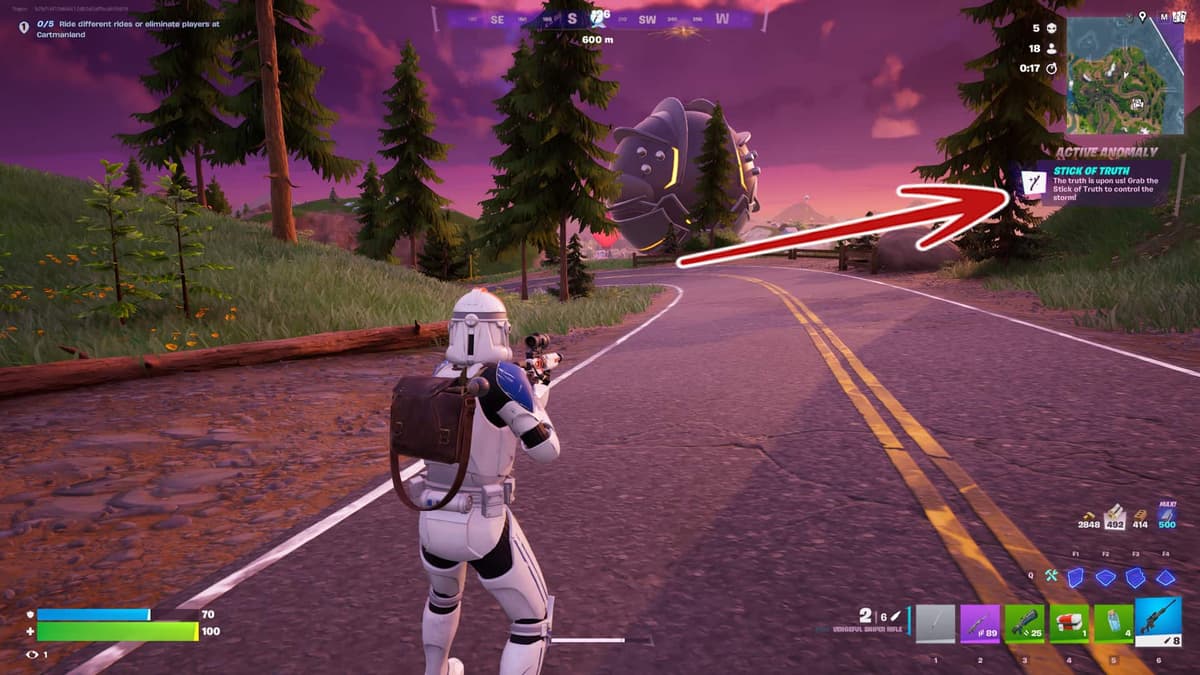This screenshot has width=1200, height=675.
Task: Click the Stick of Truth anomaly icon
Action: click(1030, 182)
